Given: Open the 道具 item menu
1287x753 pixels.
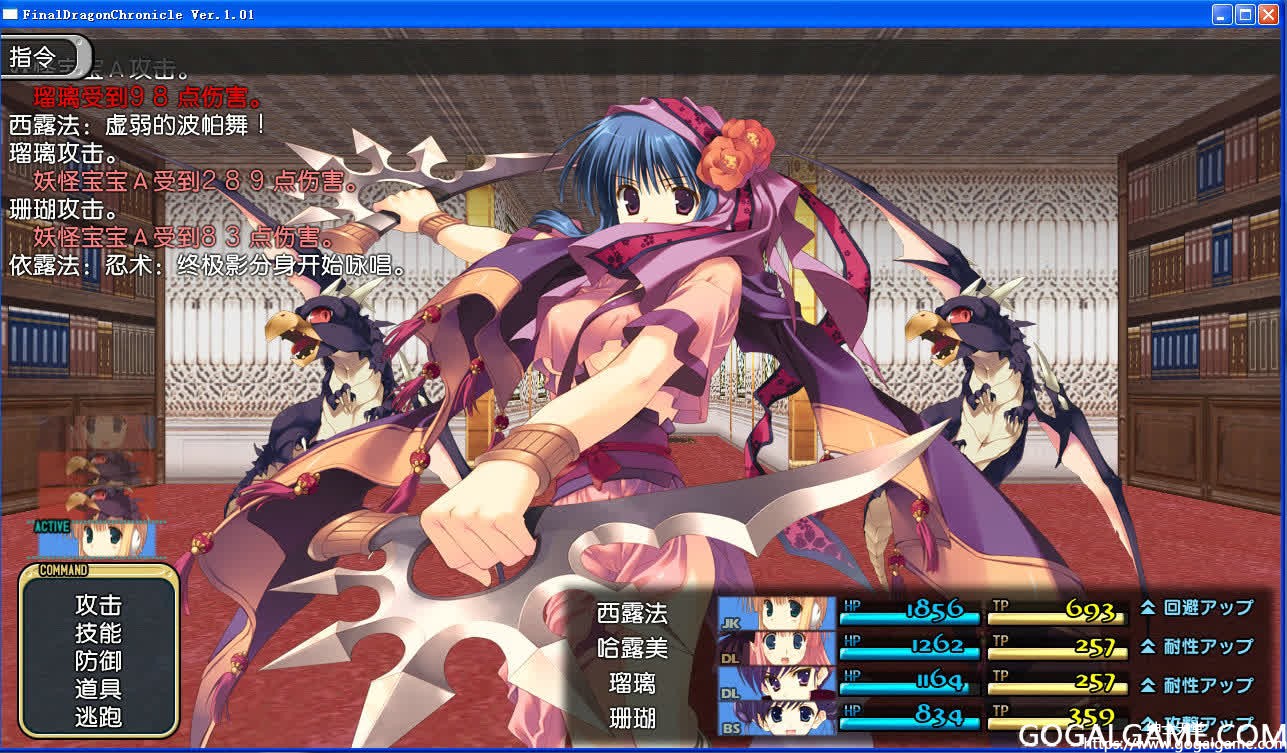Looking at the screenshot, I should (98, 689).
